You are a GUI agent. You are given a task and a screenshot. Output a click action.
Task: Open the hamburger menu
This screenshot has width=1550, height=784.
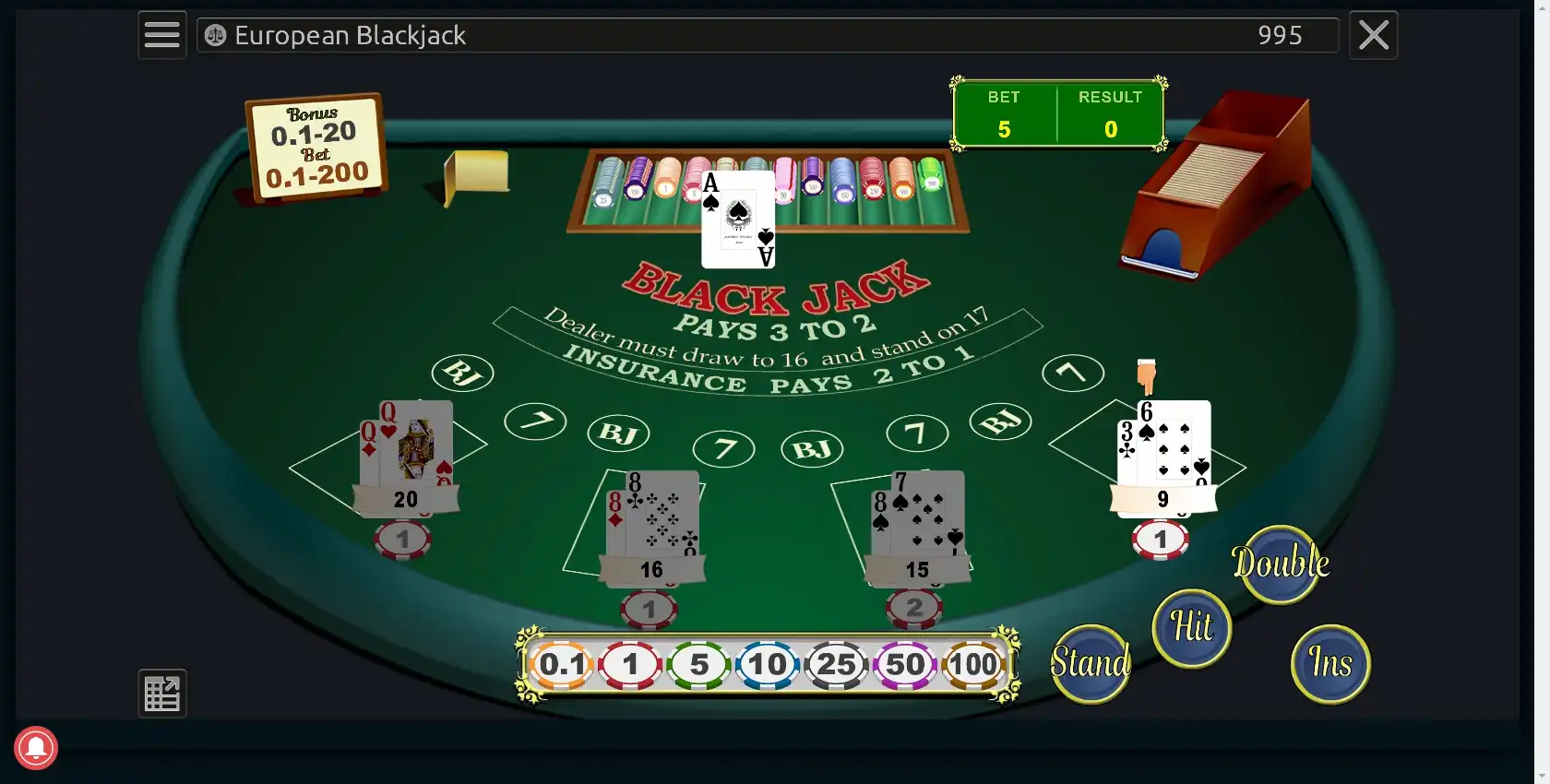(162, 35)
